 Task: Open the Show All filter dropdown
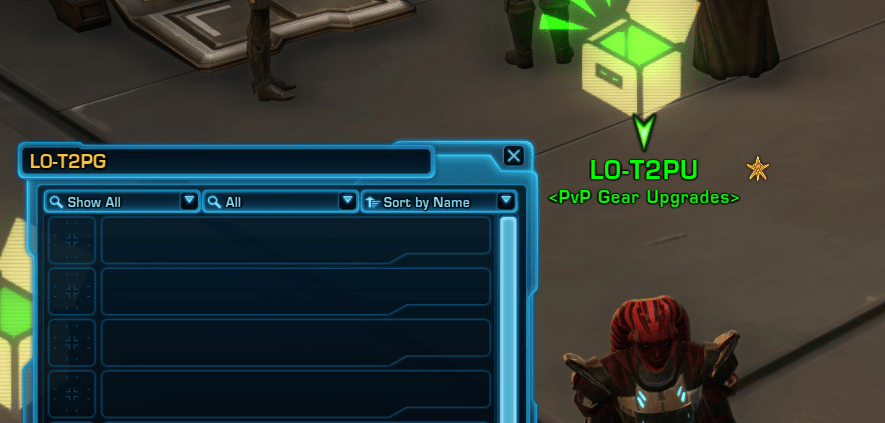coord(122,202)
